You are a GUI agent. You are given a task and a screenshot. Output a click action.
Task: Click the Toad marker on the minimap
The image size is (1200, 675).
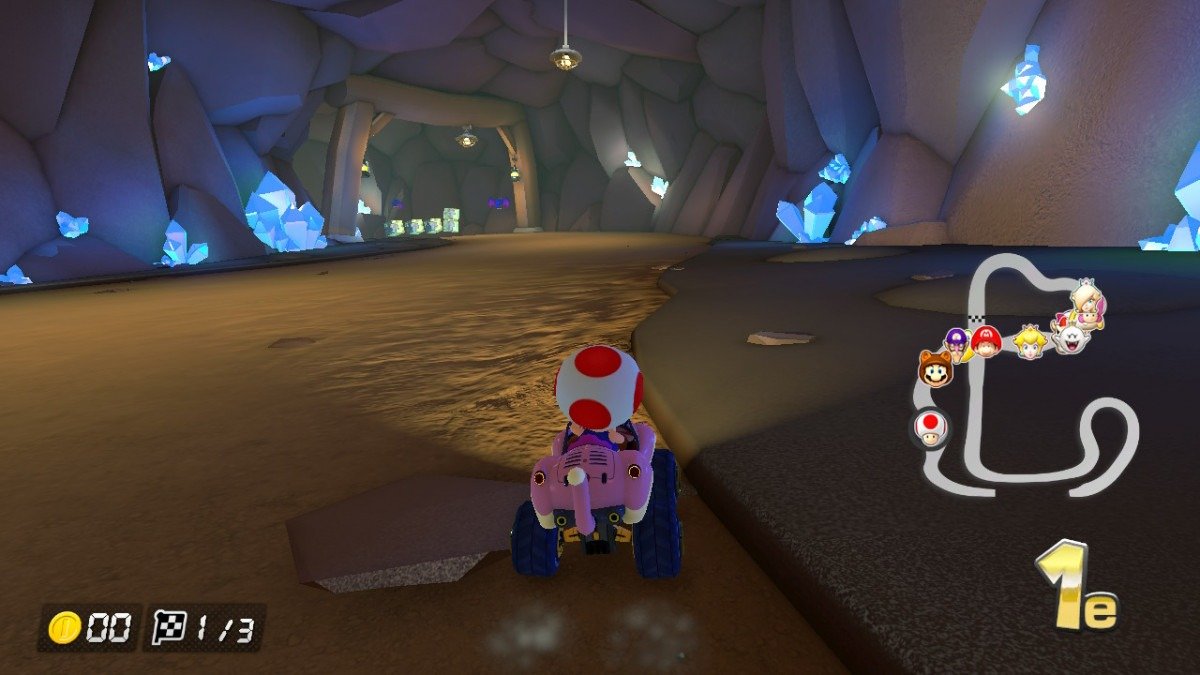(x=930, y=428)
